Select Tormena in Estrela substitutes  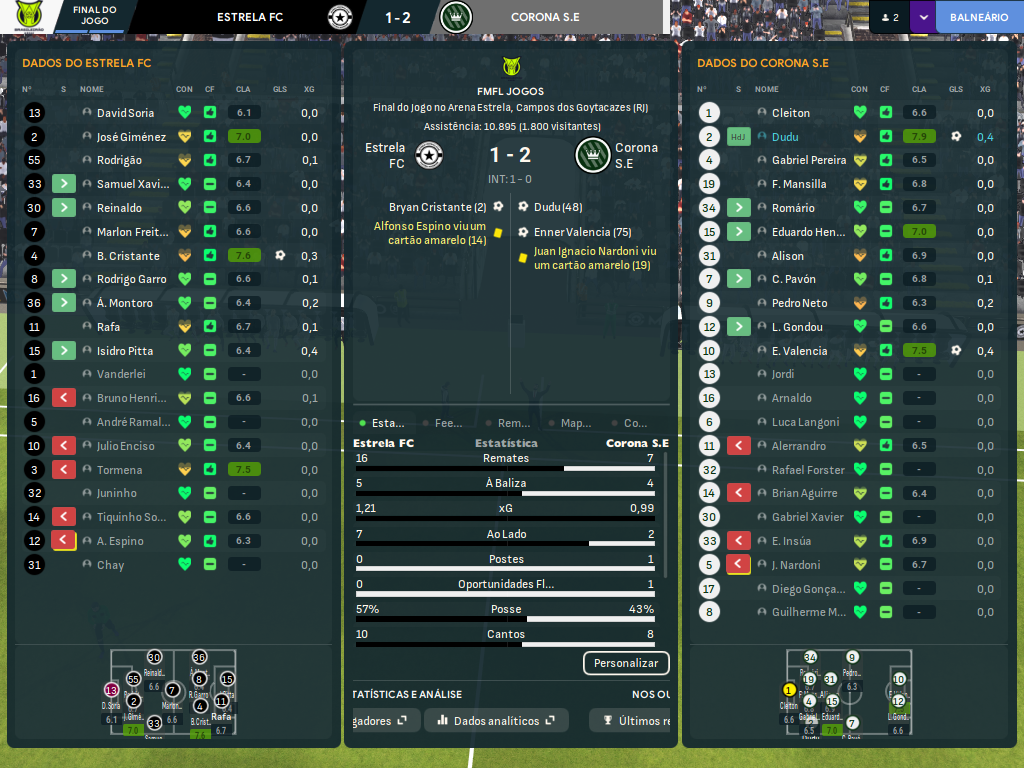pos(119,470)
